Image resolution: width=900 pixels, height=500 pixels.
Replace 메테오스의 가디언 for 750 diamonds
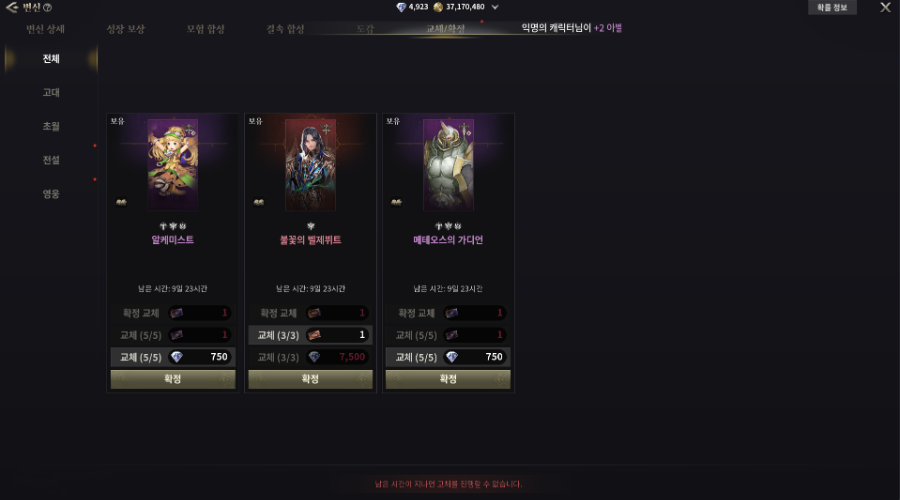coord(448,357)
